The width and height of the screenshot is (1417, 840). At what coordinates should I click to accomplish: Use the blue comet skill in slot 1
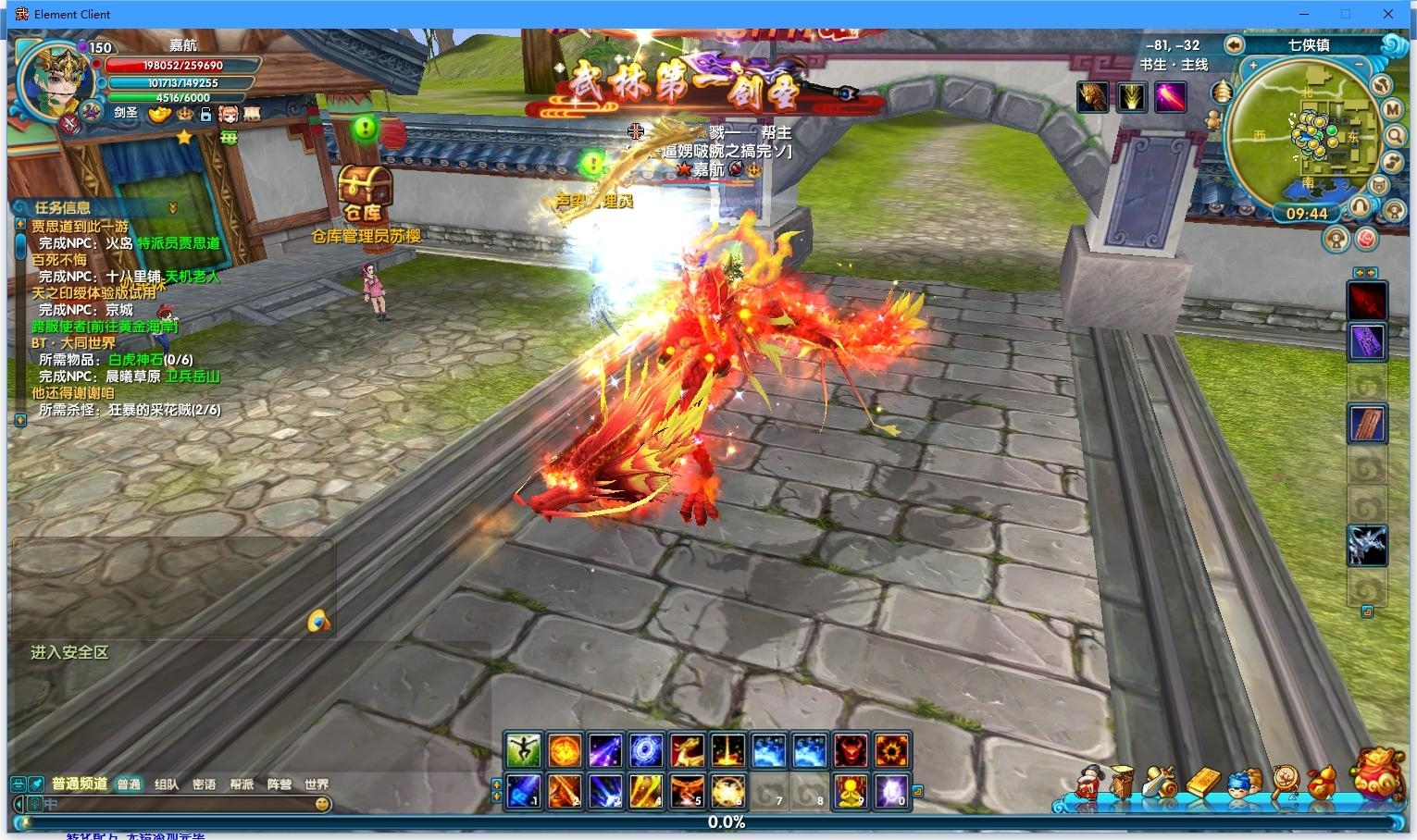(523, 792)
